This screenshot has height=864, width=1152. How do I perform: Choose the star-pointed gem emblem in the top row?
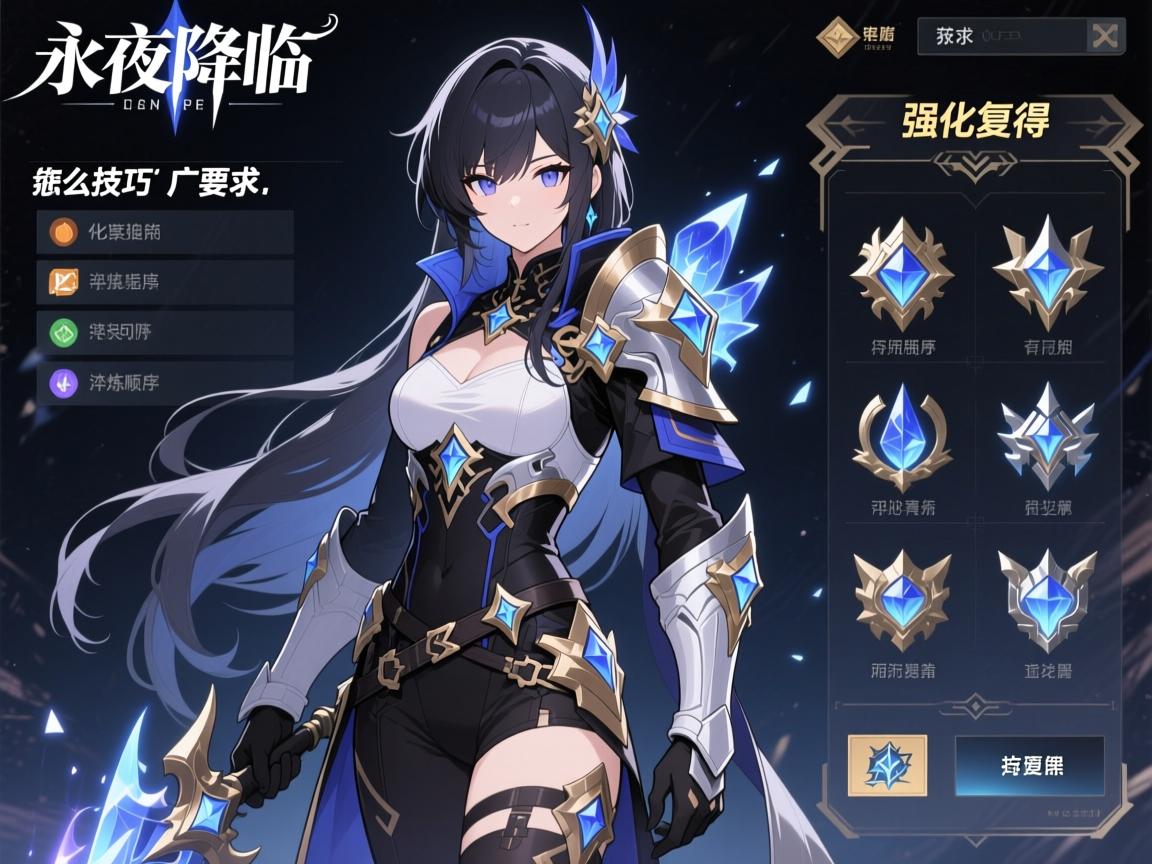[1048, 270]
